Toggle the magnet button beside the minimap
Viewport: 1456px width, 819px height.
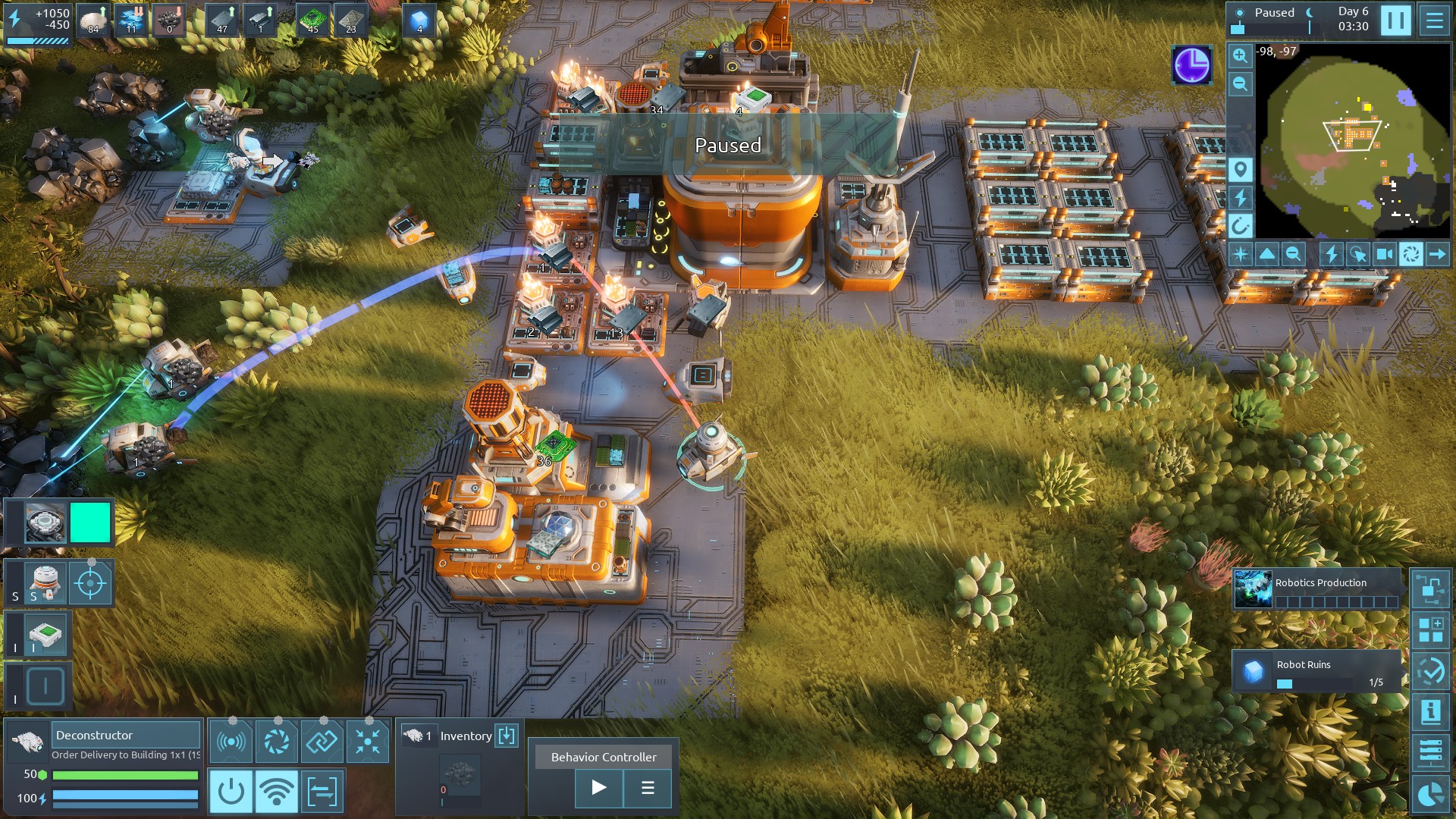1240,225
